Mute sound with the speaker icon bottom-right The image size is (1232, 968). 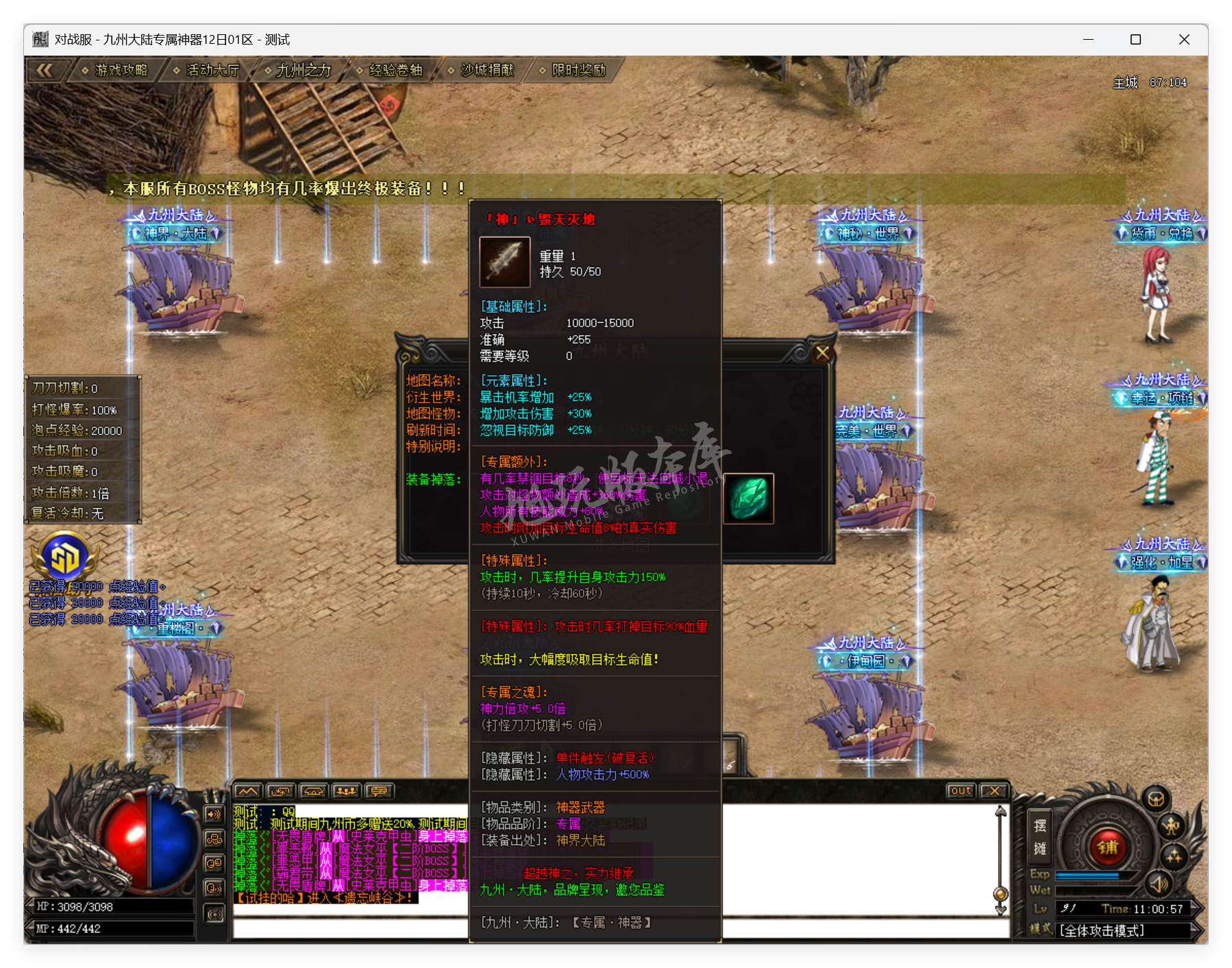1159,886
